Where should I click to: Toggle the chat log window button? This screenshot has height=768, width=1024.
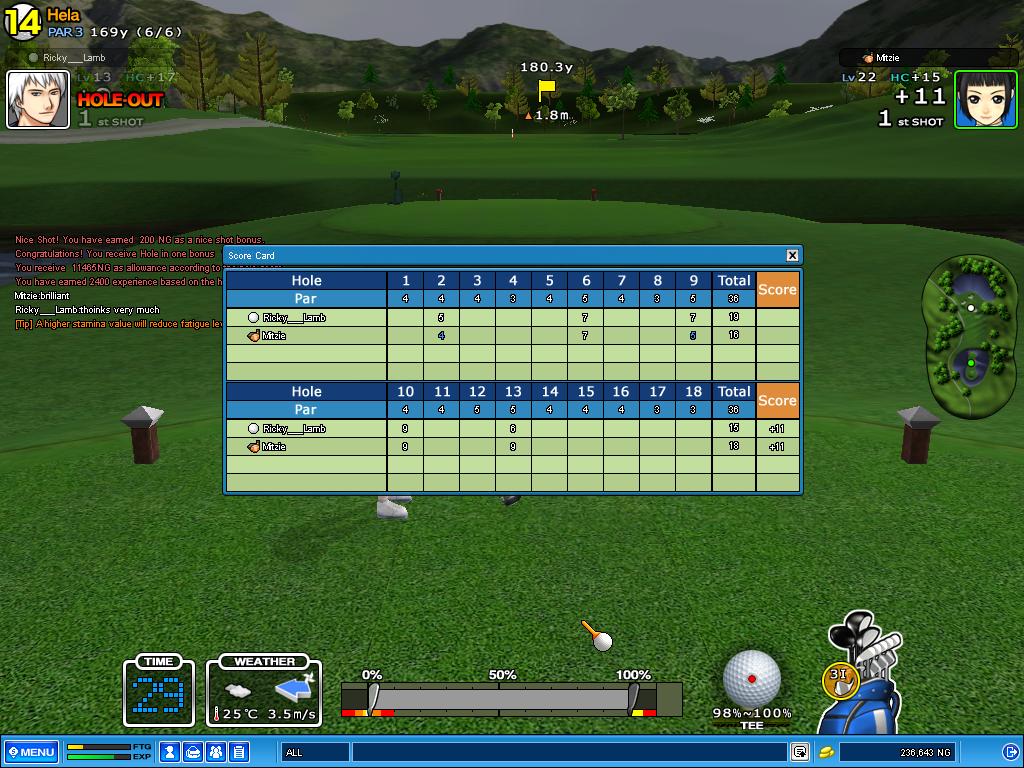800,752
